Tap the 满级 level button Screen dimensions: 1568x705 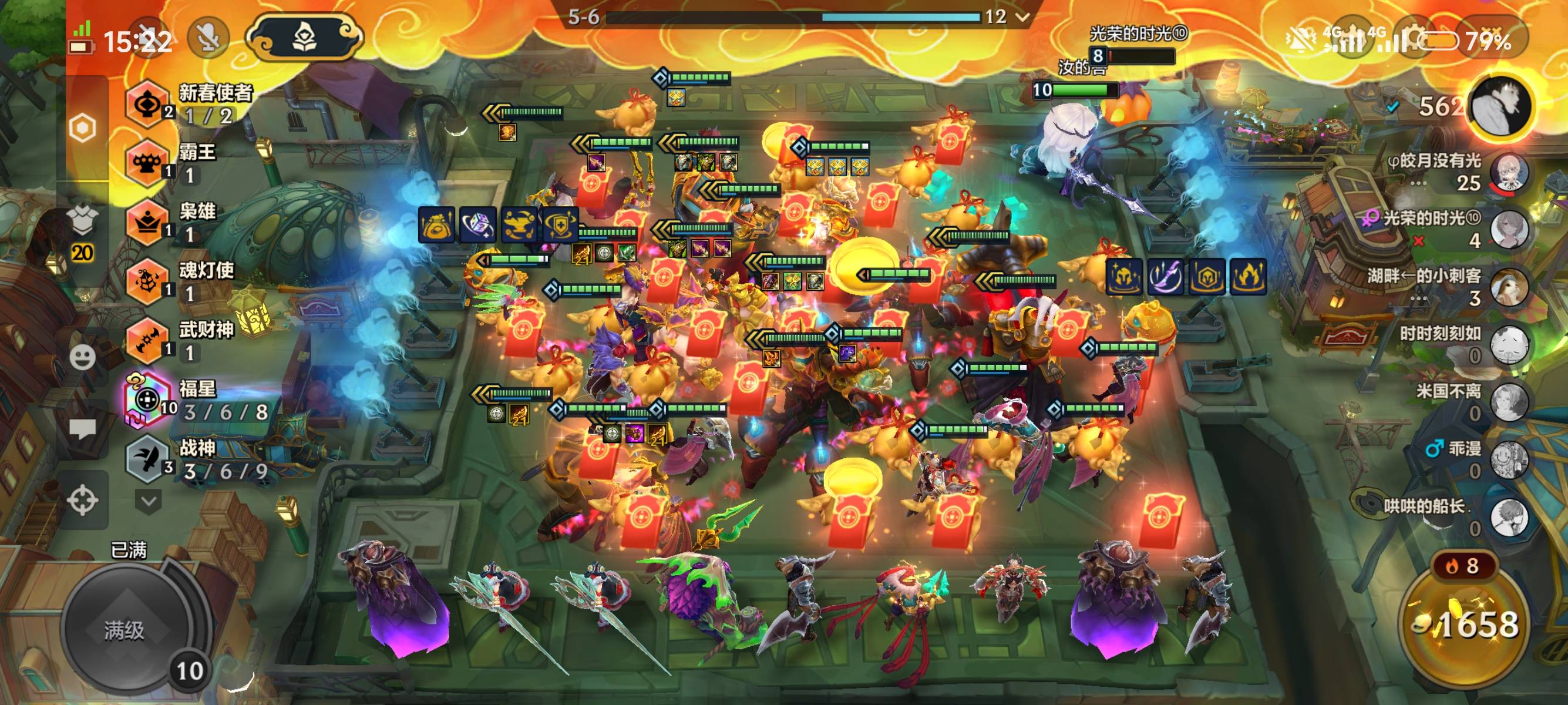pos(125,630)
